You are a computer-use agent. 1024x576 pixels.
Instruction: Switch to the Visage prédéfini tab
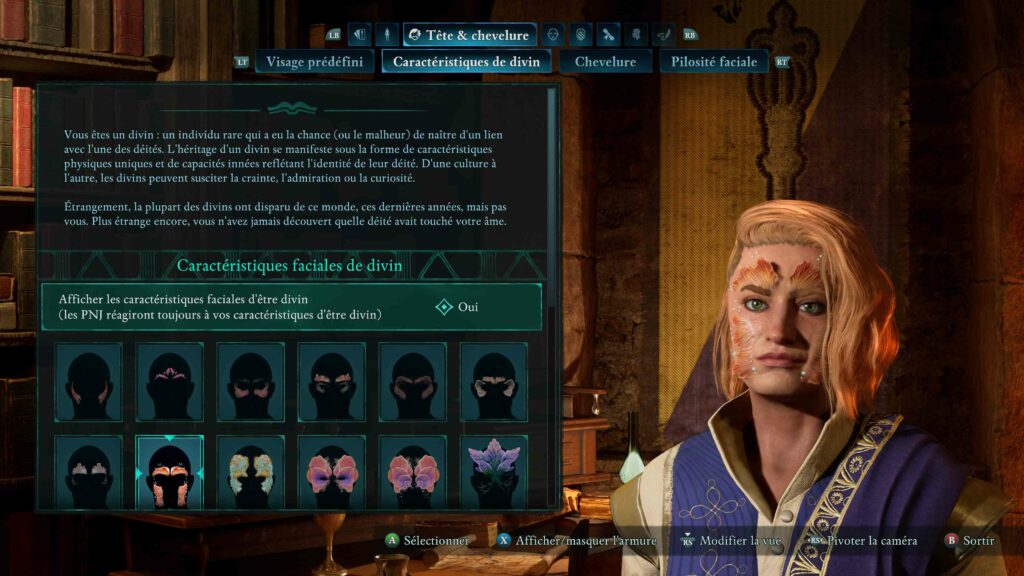312,62
